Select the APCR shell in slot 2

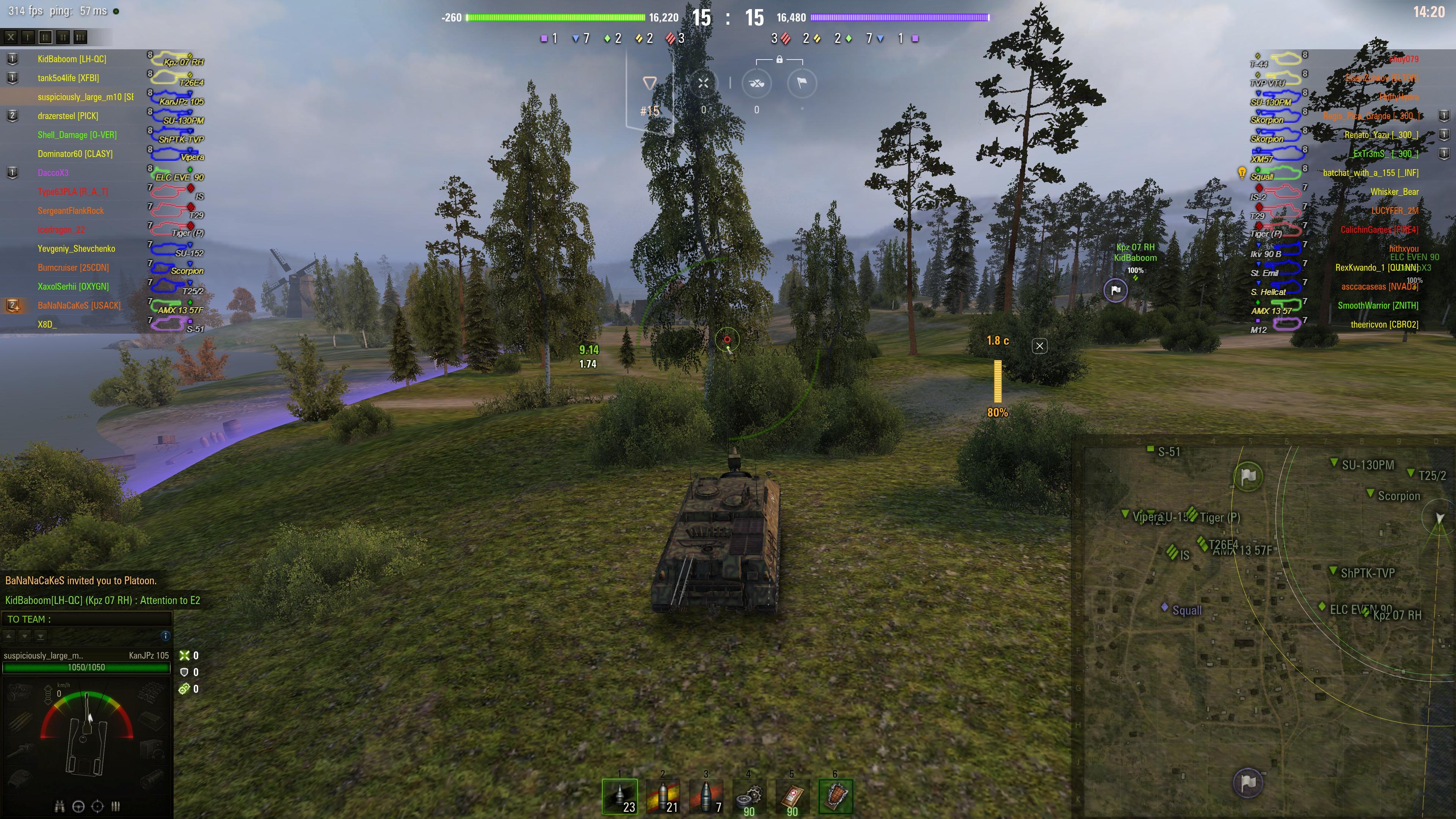[x=664, y=796]
